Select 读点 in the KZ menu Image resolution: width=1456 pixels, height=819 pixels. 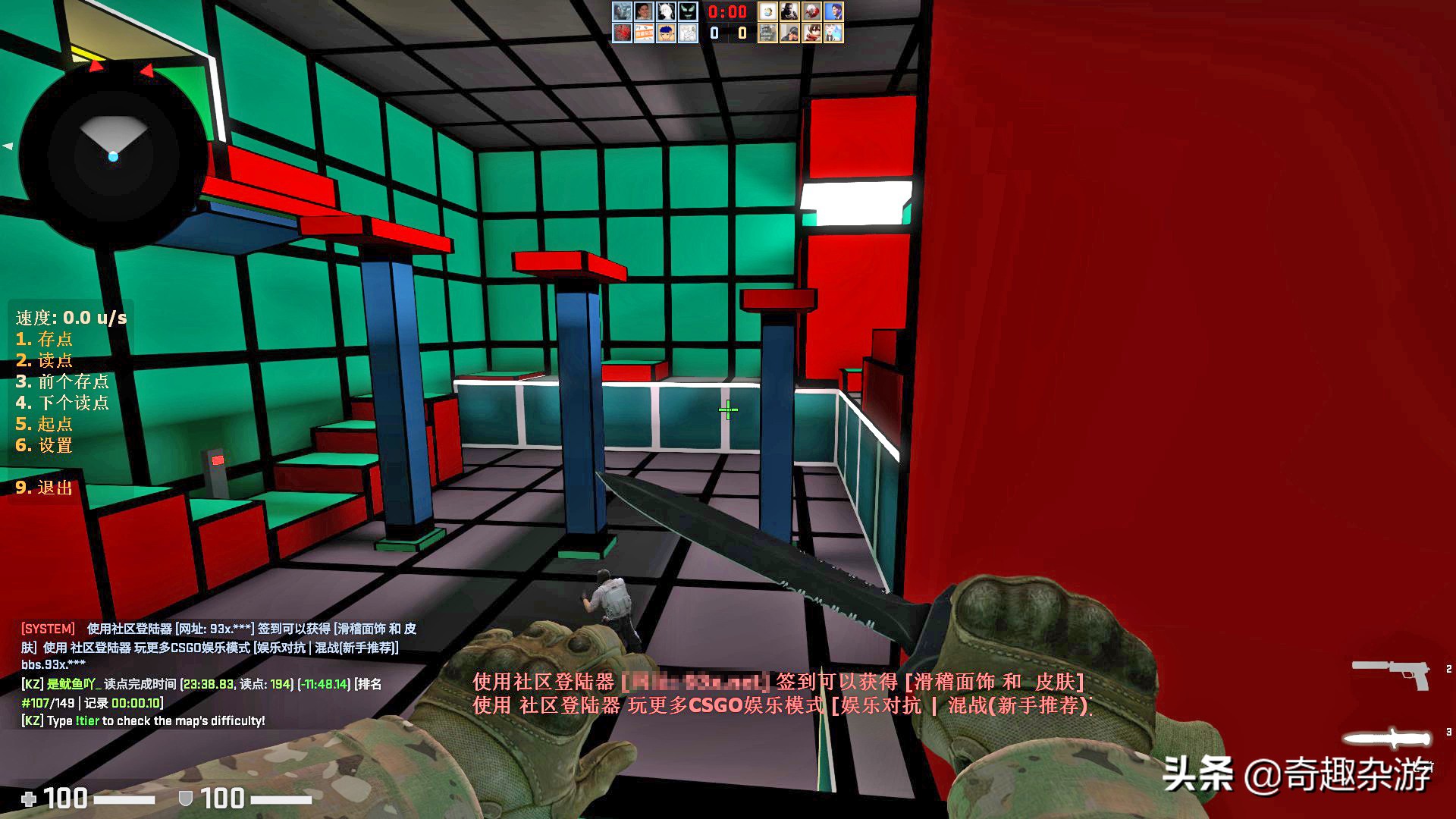point(45,361)
